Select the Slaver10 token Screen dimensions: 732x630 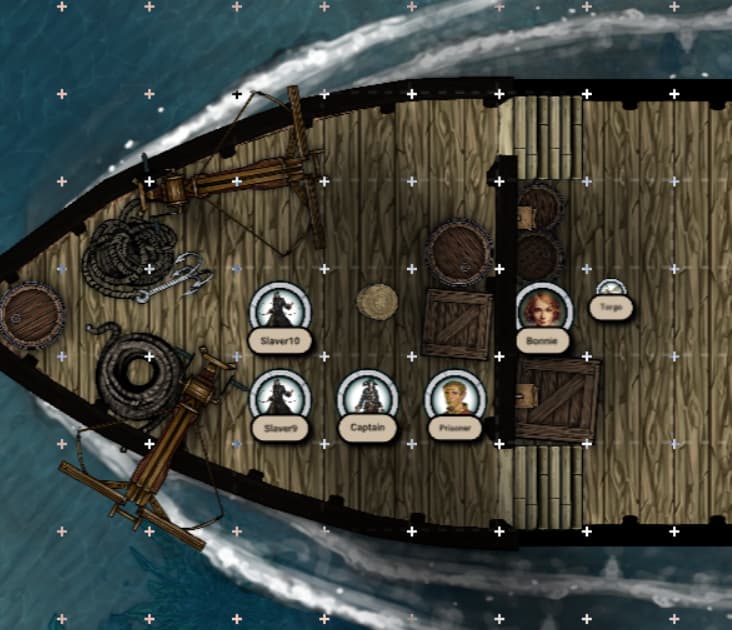[280, 309]
